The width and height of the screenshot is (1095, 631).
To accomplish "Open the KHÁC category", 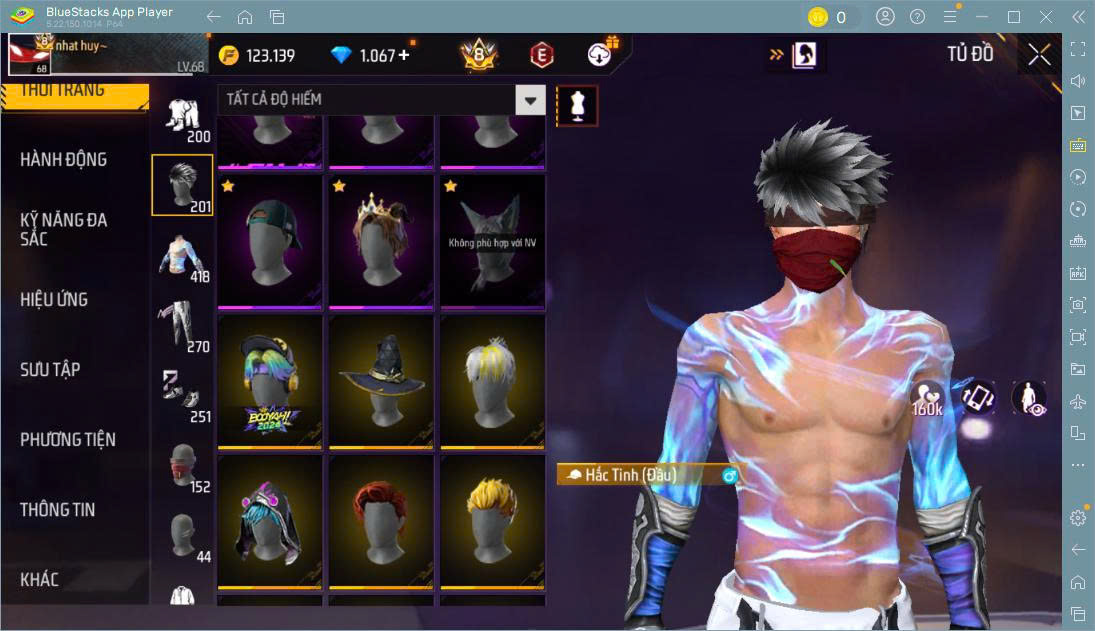I will point(40,579).
